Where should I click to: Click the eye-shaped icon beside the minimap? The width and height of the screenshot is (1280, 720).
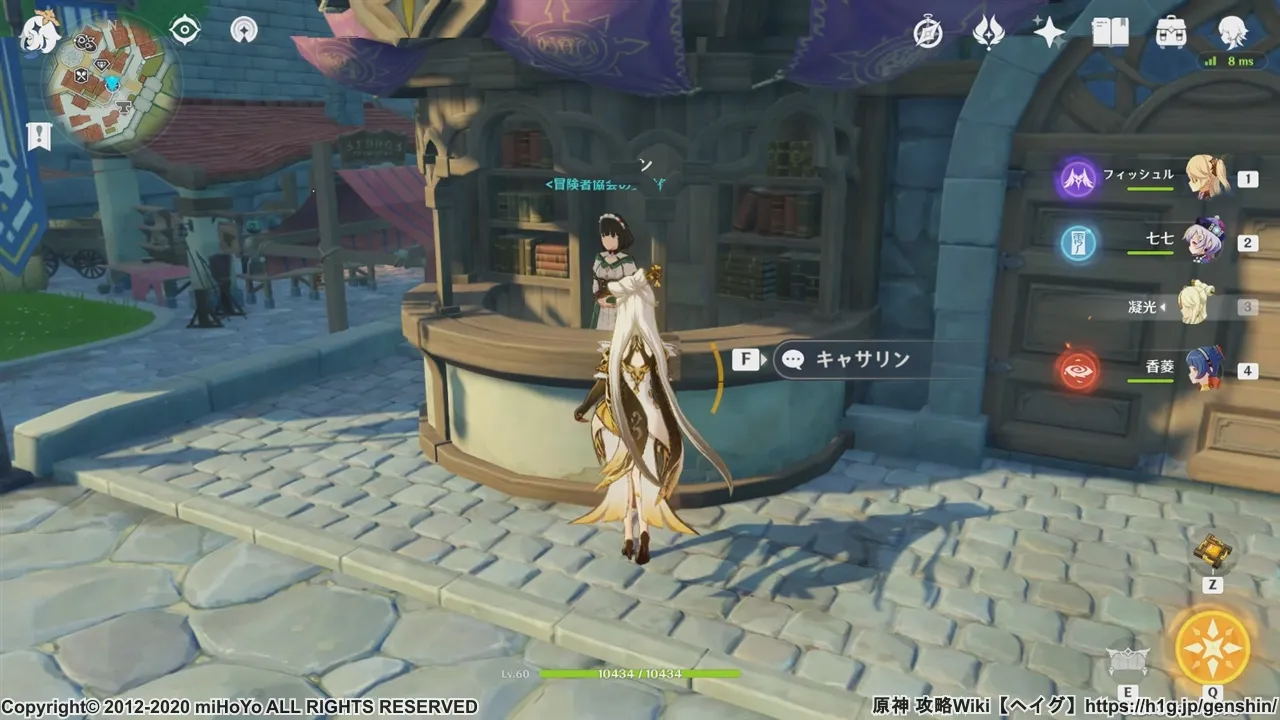tap(185, 30)
